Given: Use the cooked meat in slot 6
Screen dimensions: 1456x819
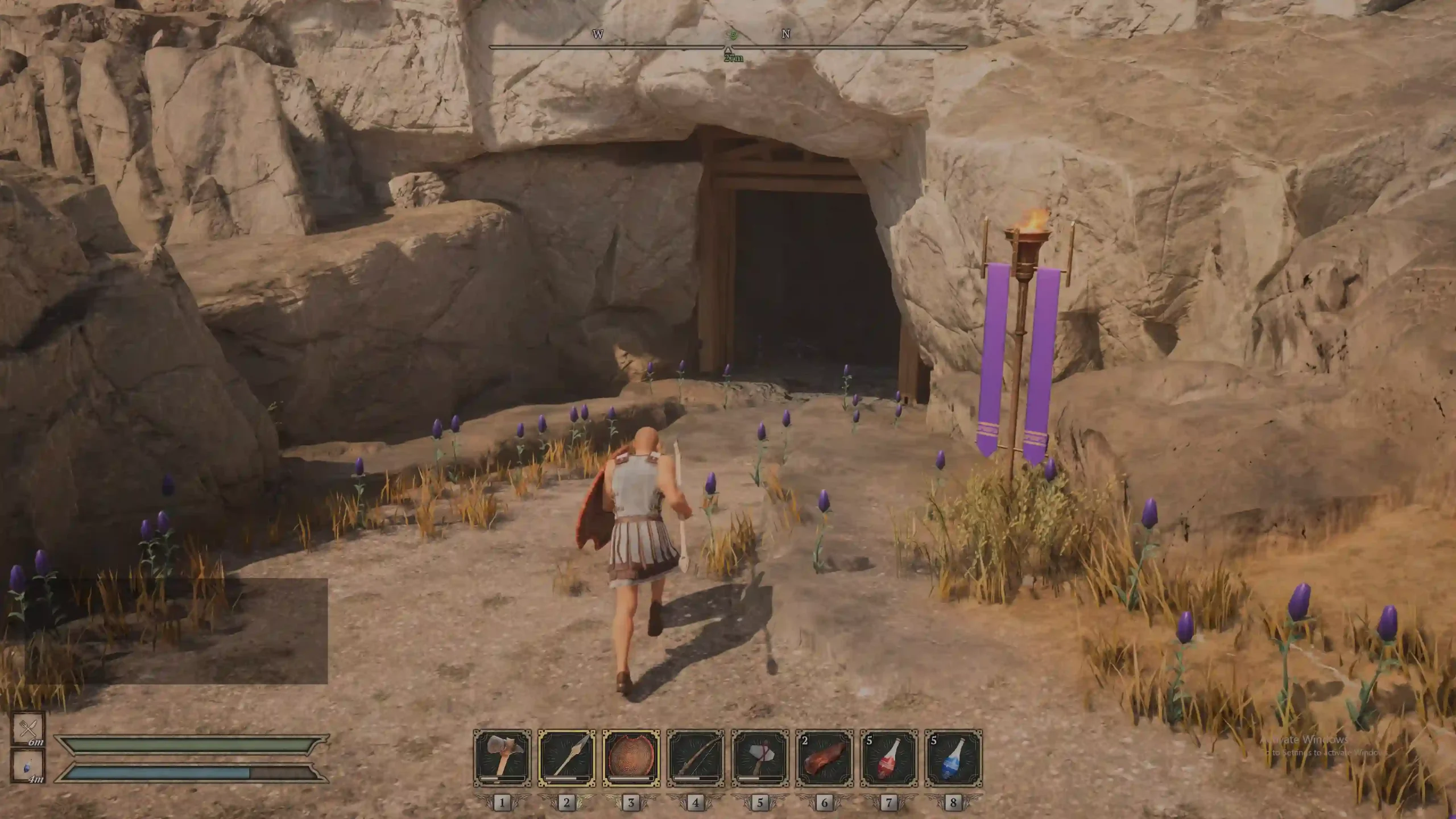Looking at the screenshot, I should tap(824, 758).
